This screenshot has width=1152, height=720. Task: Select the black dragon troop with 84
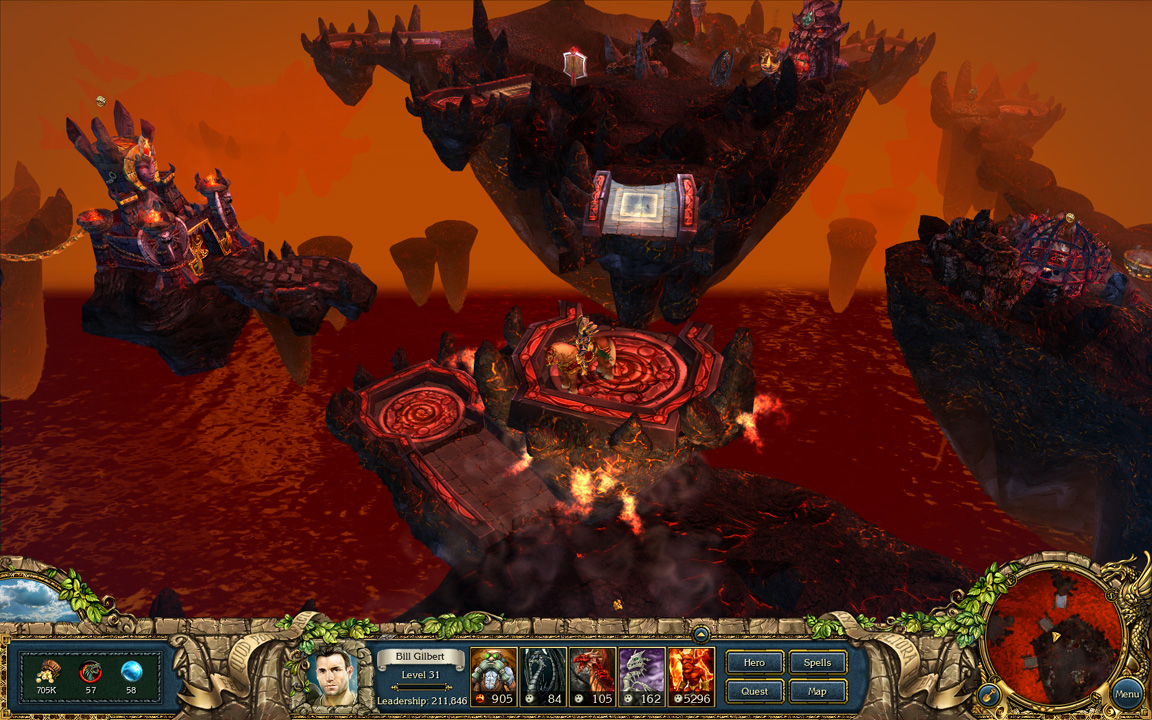point(543,676)
